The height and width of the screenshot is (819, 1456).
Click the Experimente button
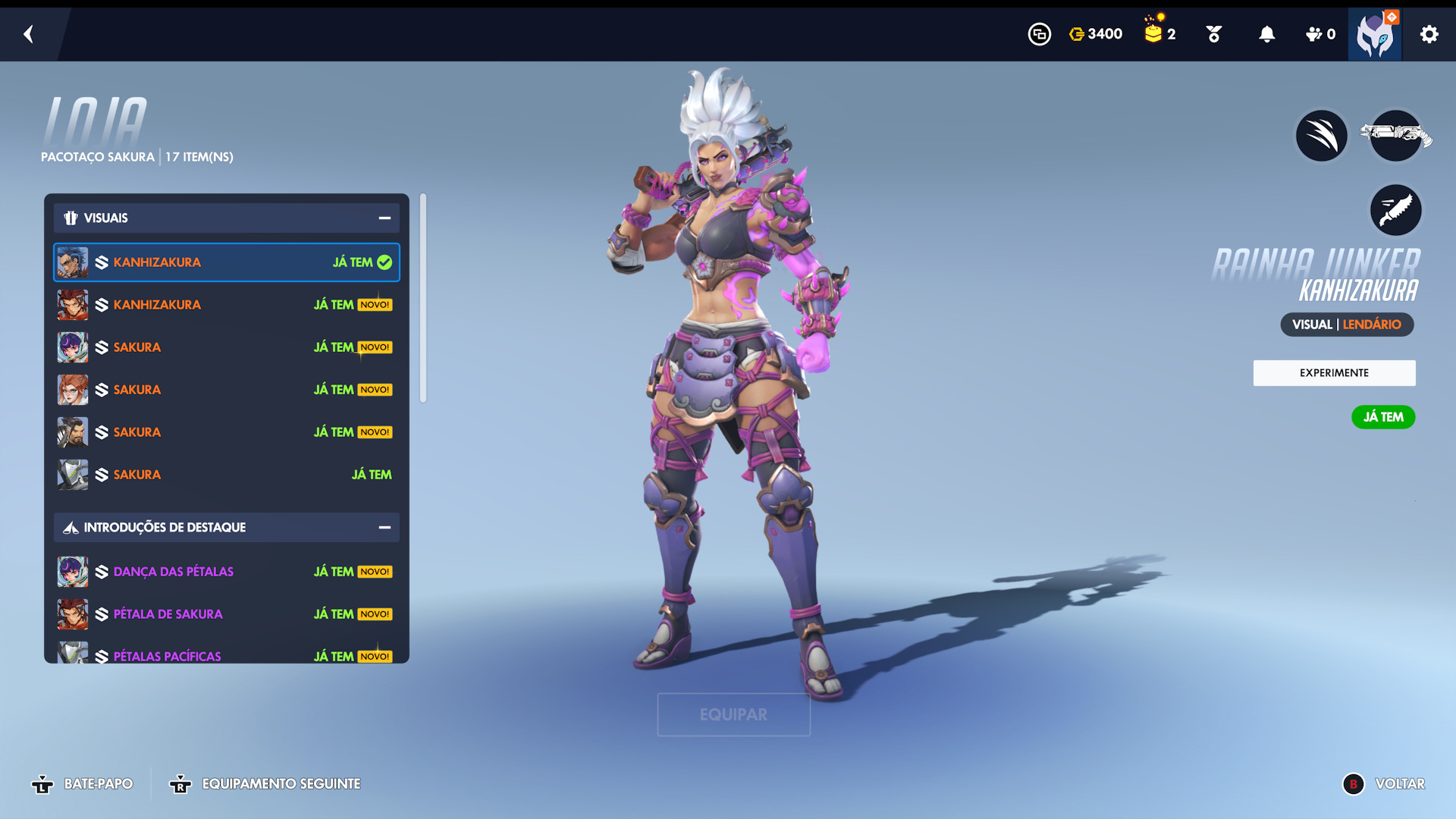pos(1334,373)
